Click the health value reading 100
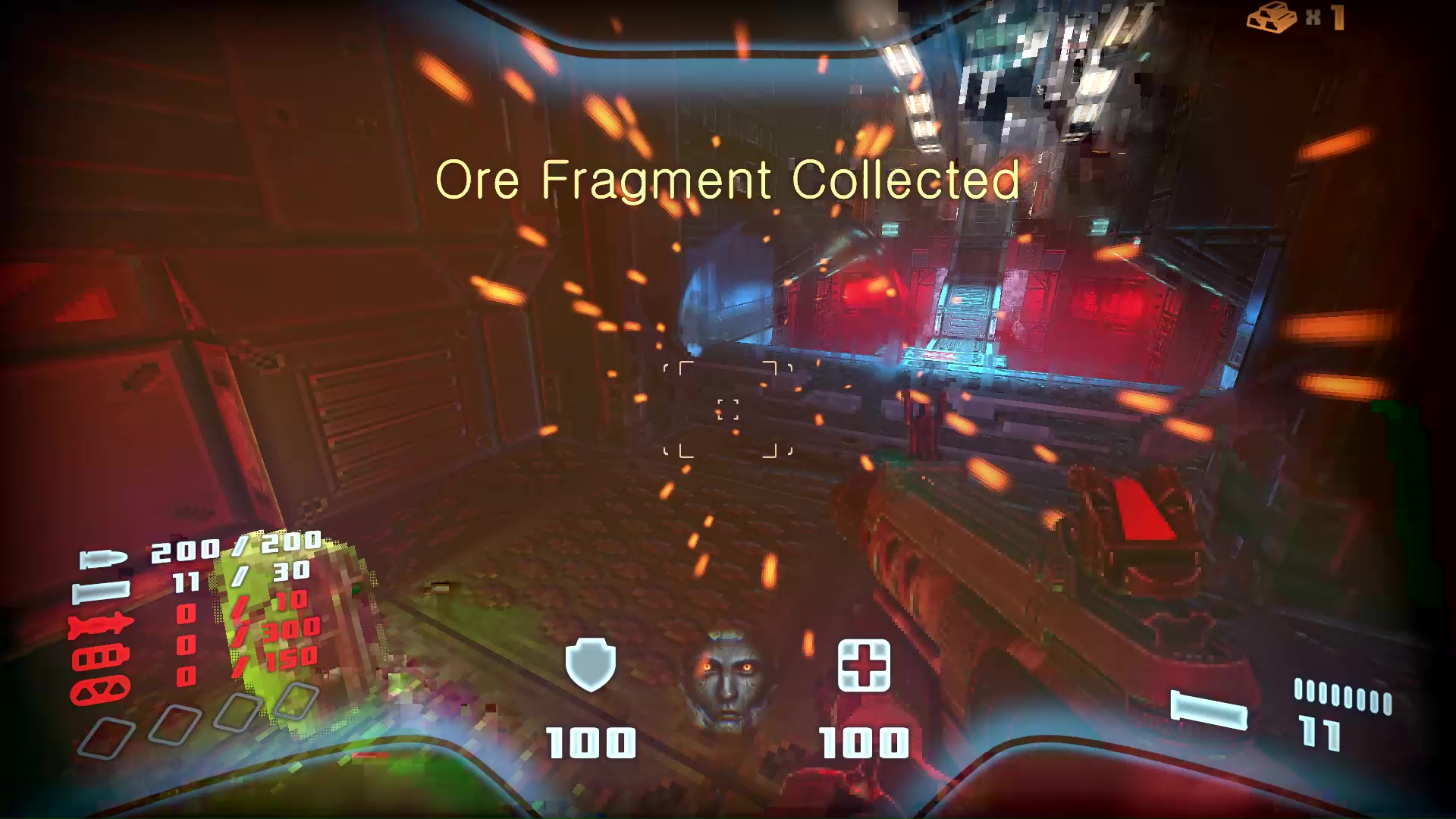Image resolution: width=1456 pixels, height=819 pixels. click(864, 739)
